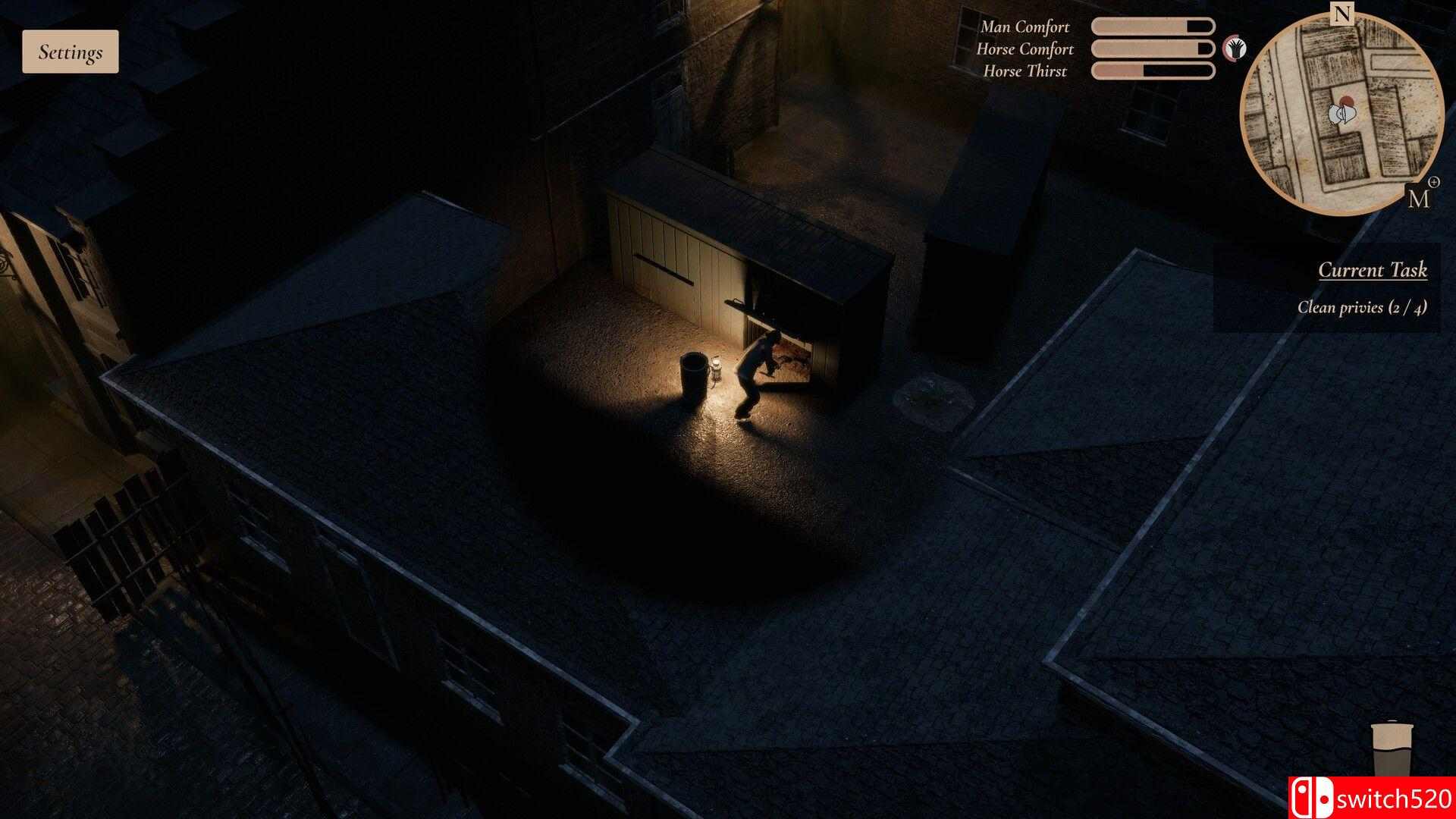Click the hay icon beside Horse Comfort bar
Screen dimensions: 1456x819
click(1235, 47)
